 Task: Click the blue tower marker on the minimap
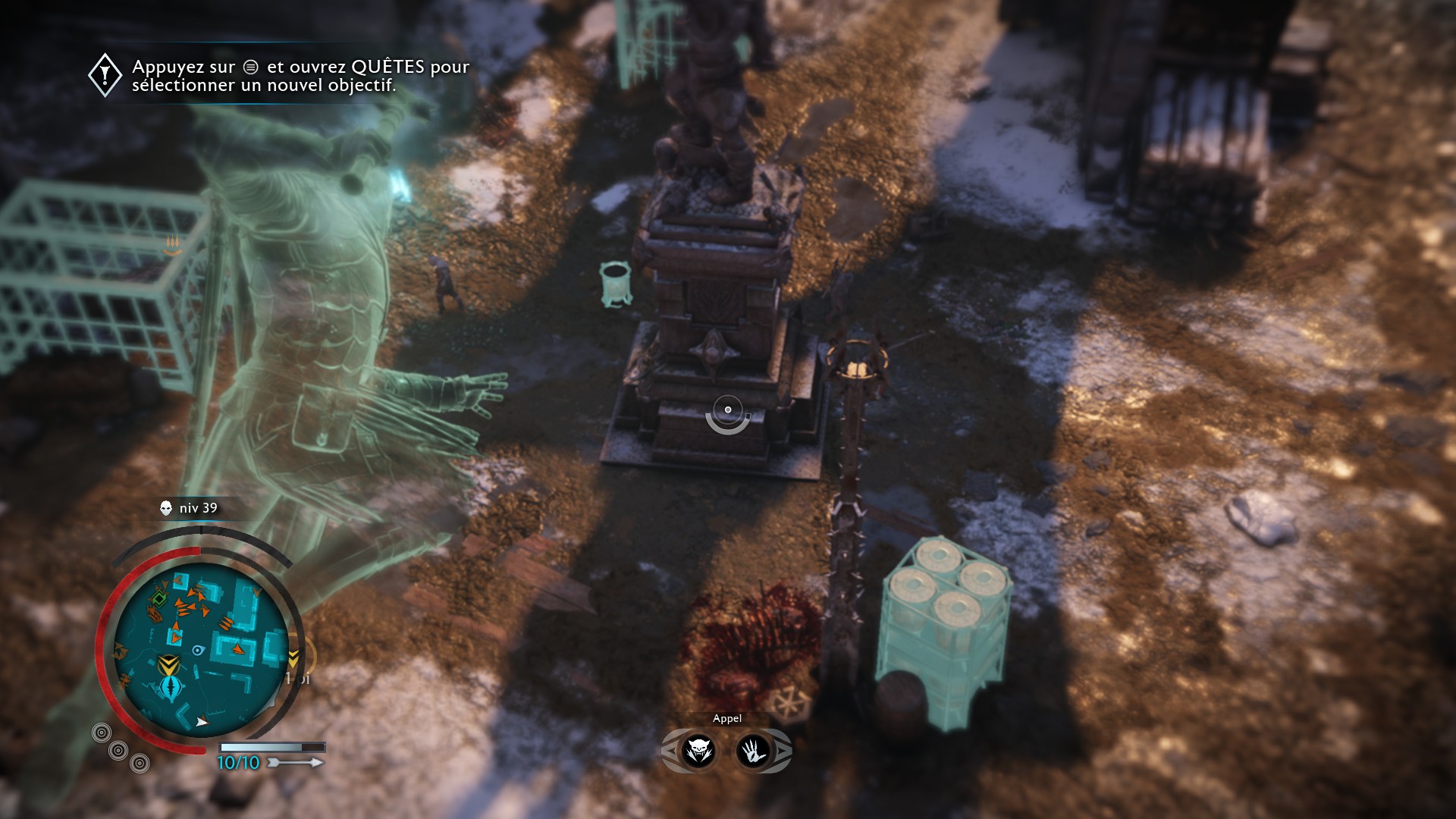pos(171,689)
